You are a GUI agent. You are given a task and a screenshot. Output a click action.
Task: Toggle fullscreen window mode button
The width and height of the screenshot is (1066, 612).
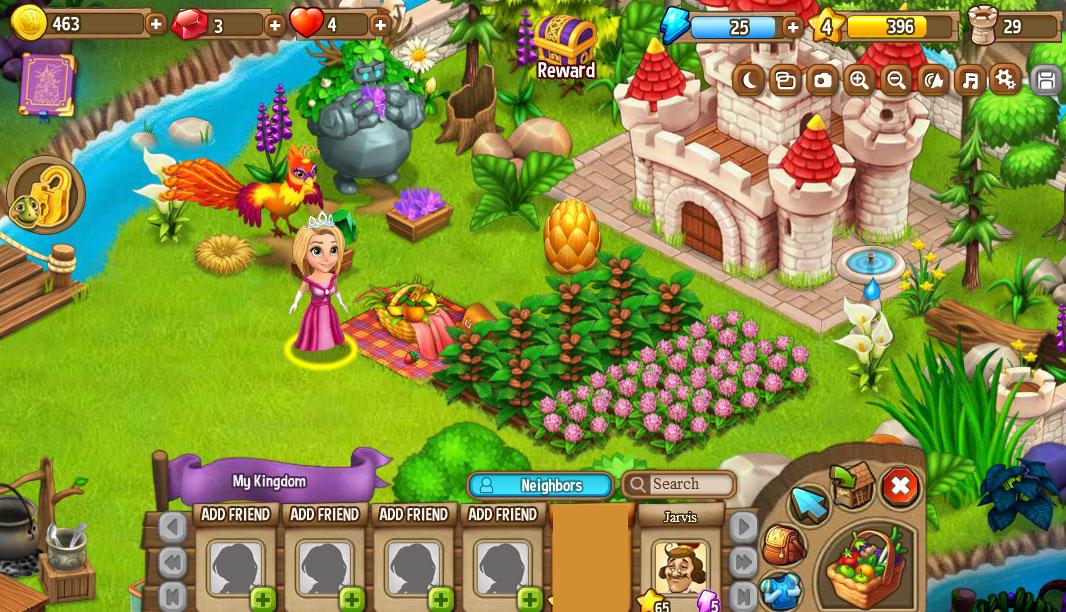(785, 80)
